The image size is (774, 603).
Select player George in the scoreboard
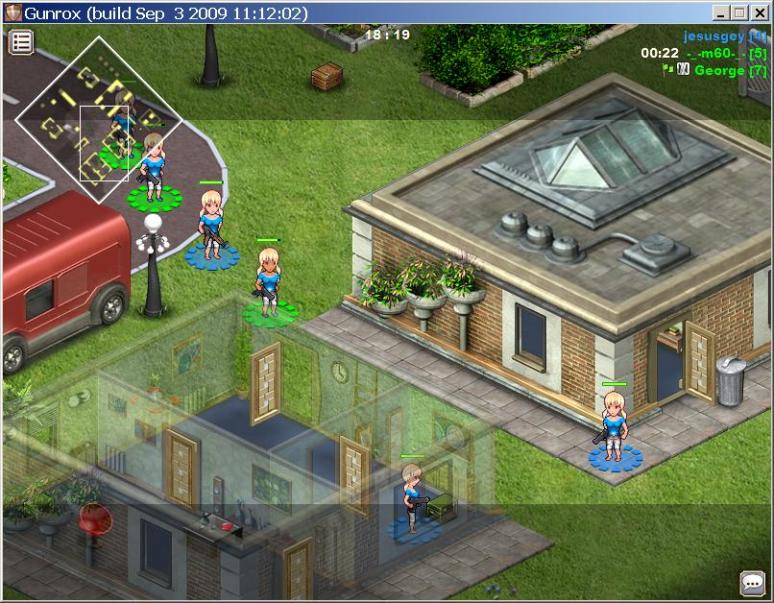[719, 71]
